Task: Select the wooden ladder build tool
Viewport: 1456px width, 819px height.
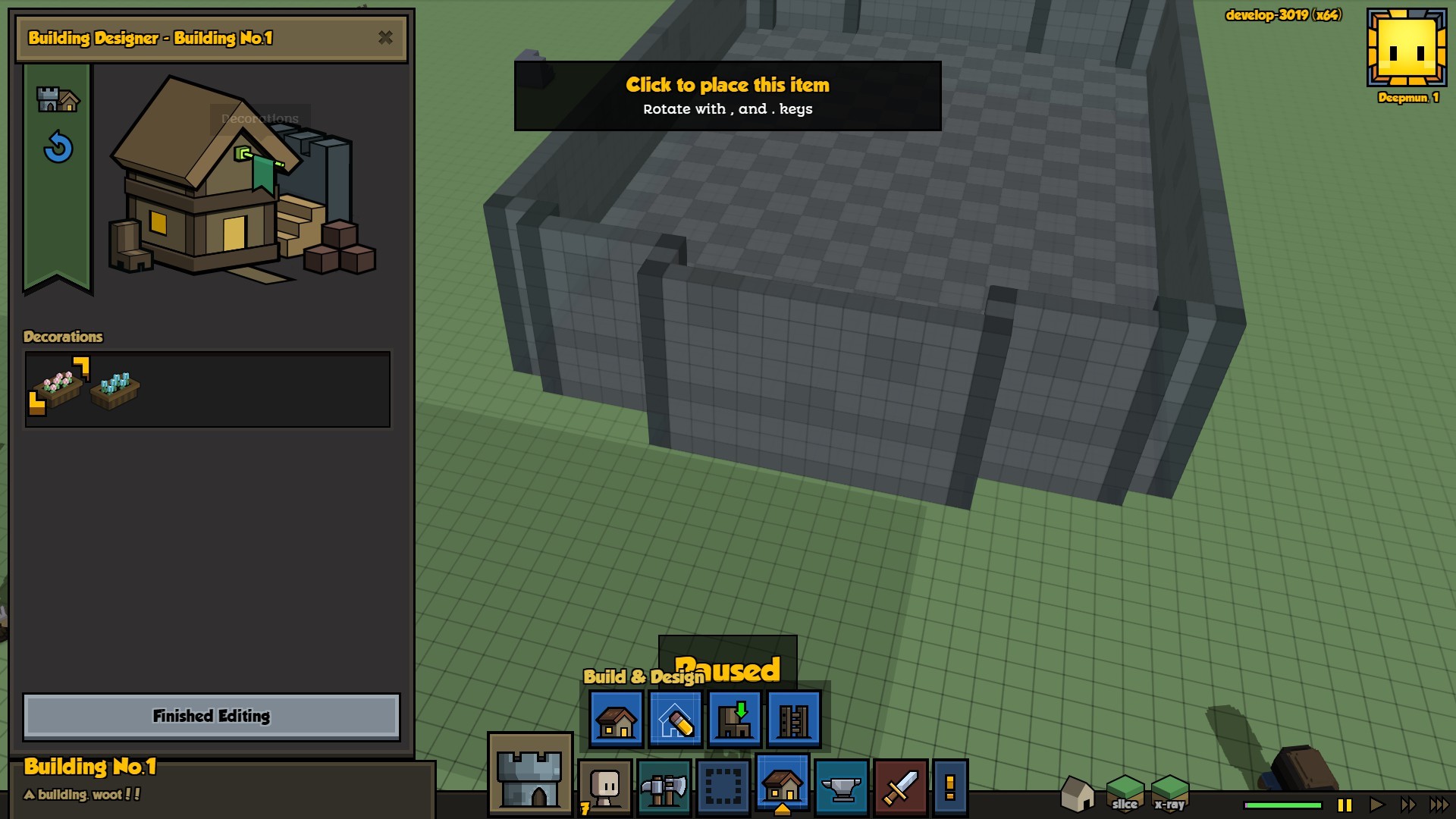Action: tap(793, 720)
